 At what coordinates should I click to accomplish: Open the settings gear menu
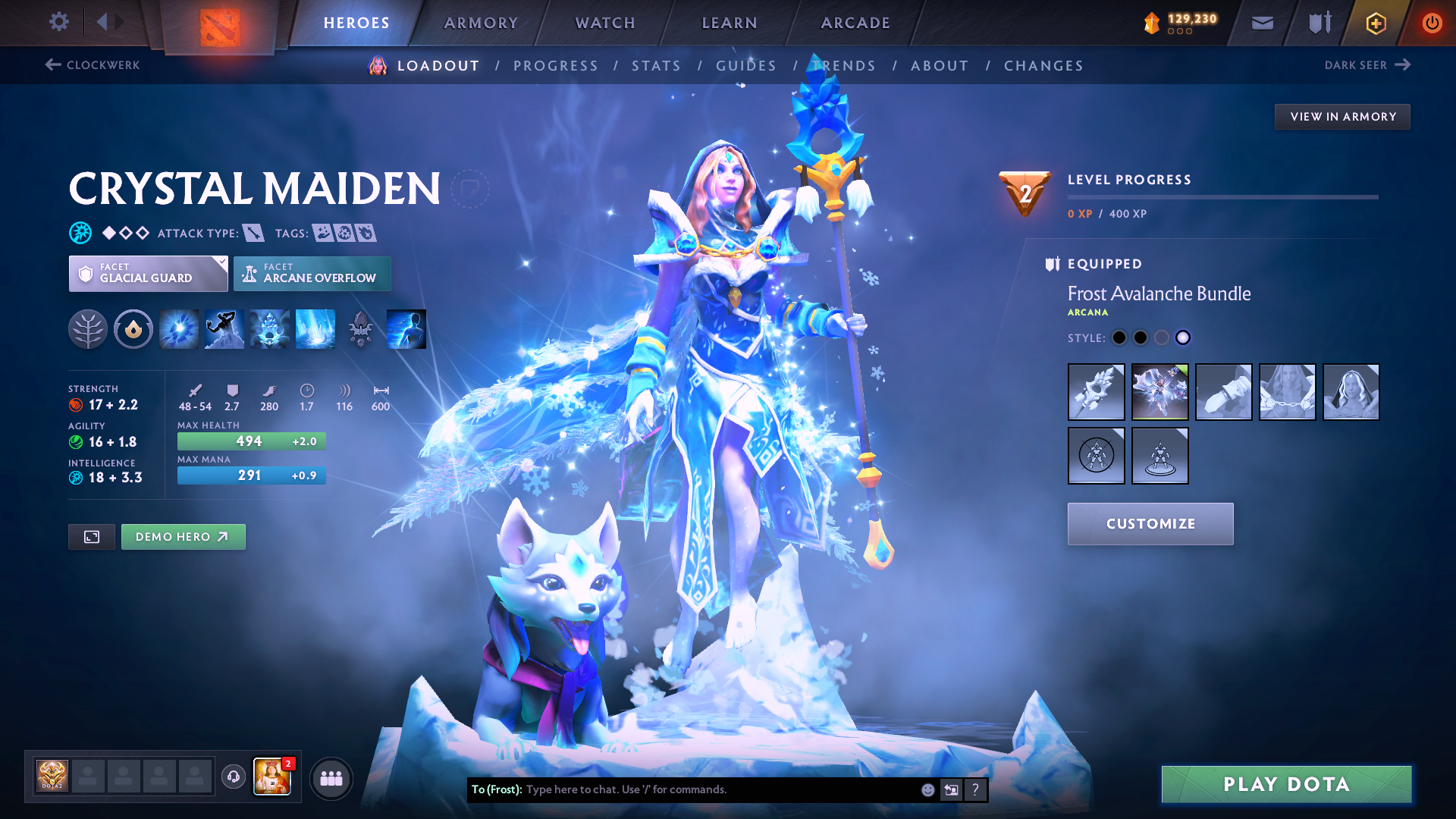coord(59,22)
